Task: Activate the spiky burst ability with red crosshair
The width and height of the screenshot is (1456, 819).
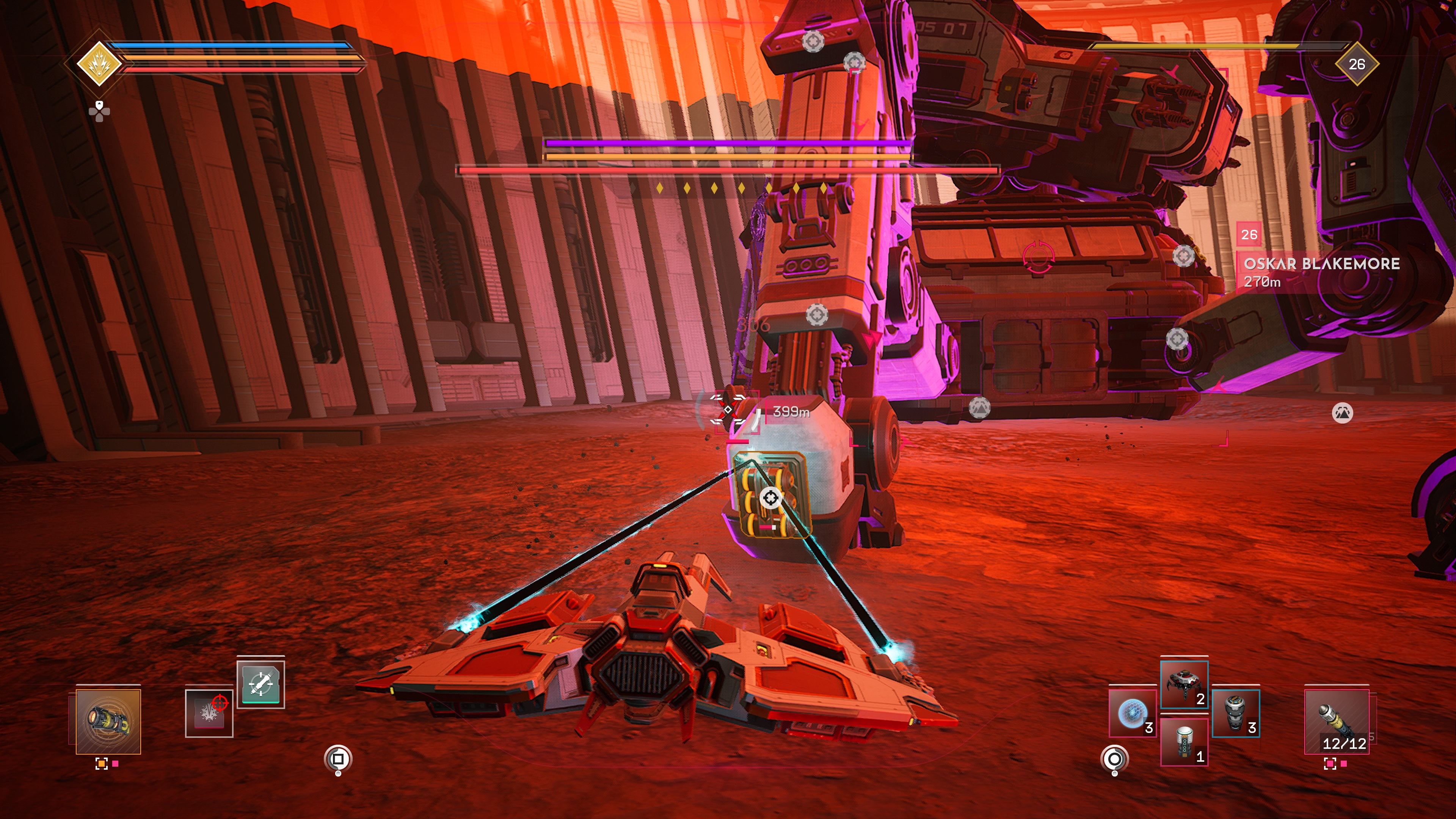Action: click(x=209, y=713)
